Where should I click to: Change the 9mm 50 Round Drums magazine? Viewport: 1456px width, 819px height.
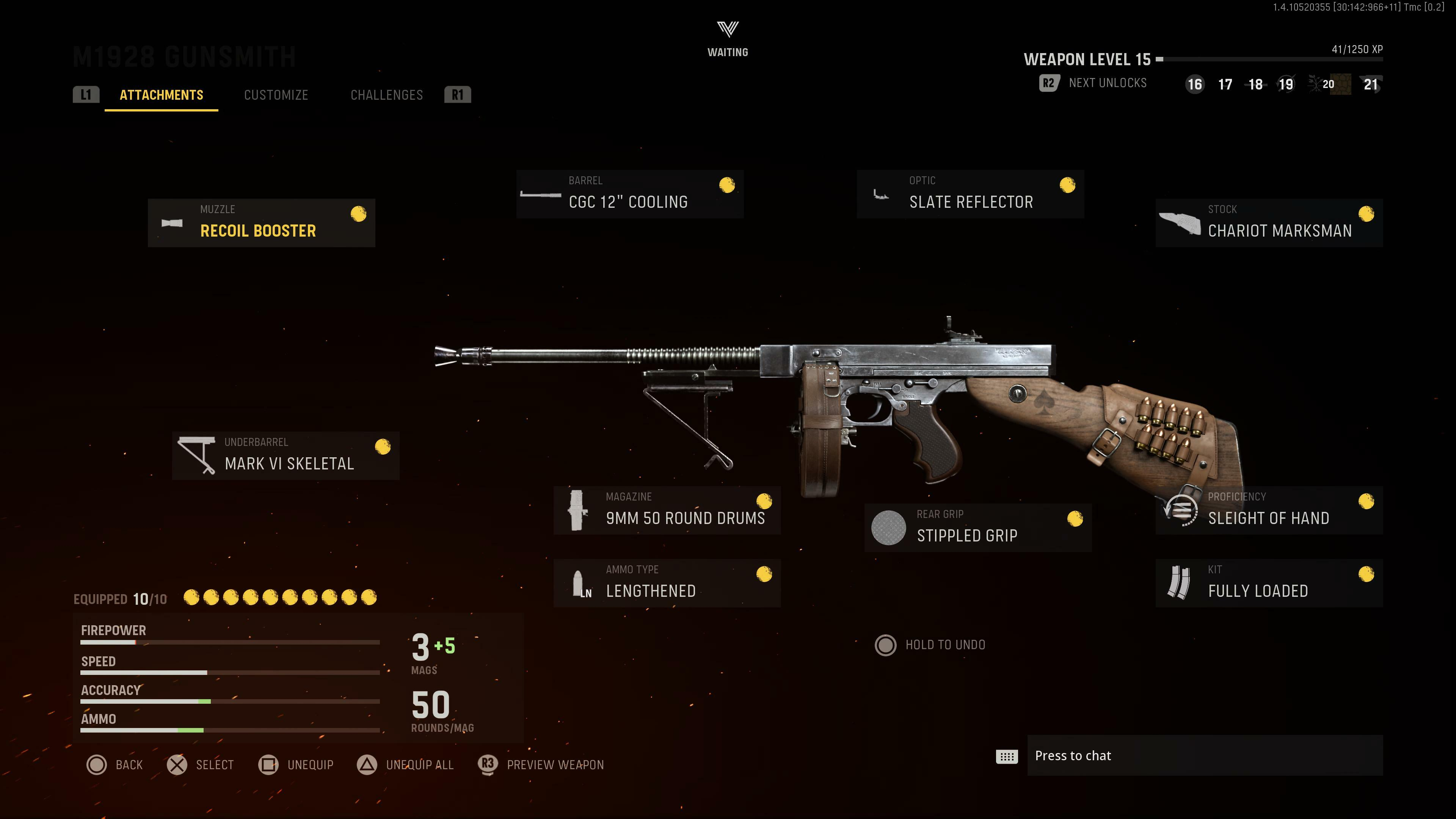coord(667,510)
